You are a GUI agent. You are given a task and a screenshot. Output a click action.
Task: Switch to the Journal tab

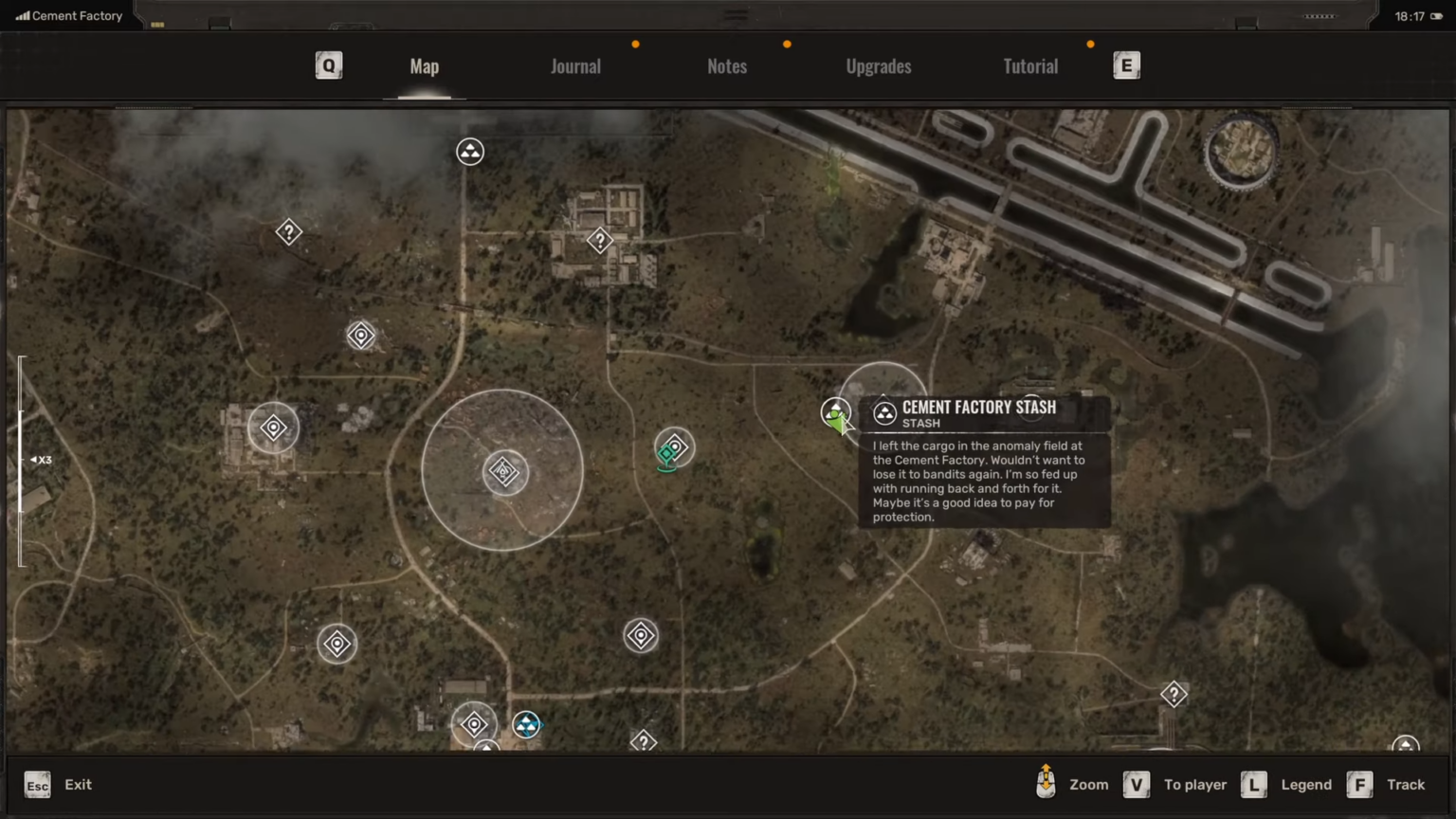[x=575, y=66]
